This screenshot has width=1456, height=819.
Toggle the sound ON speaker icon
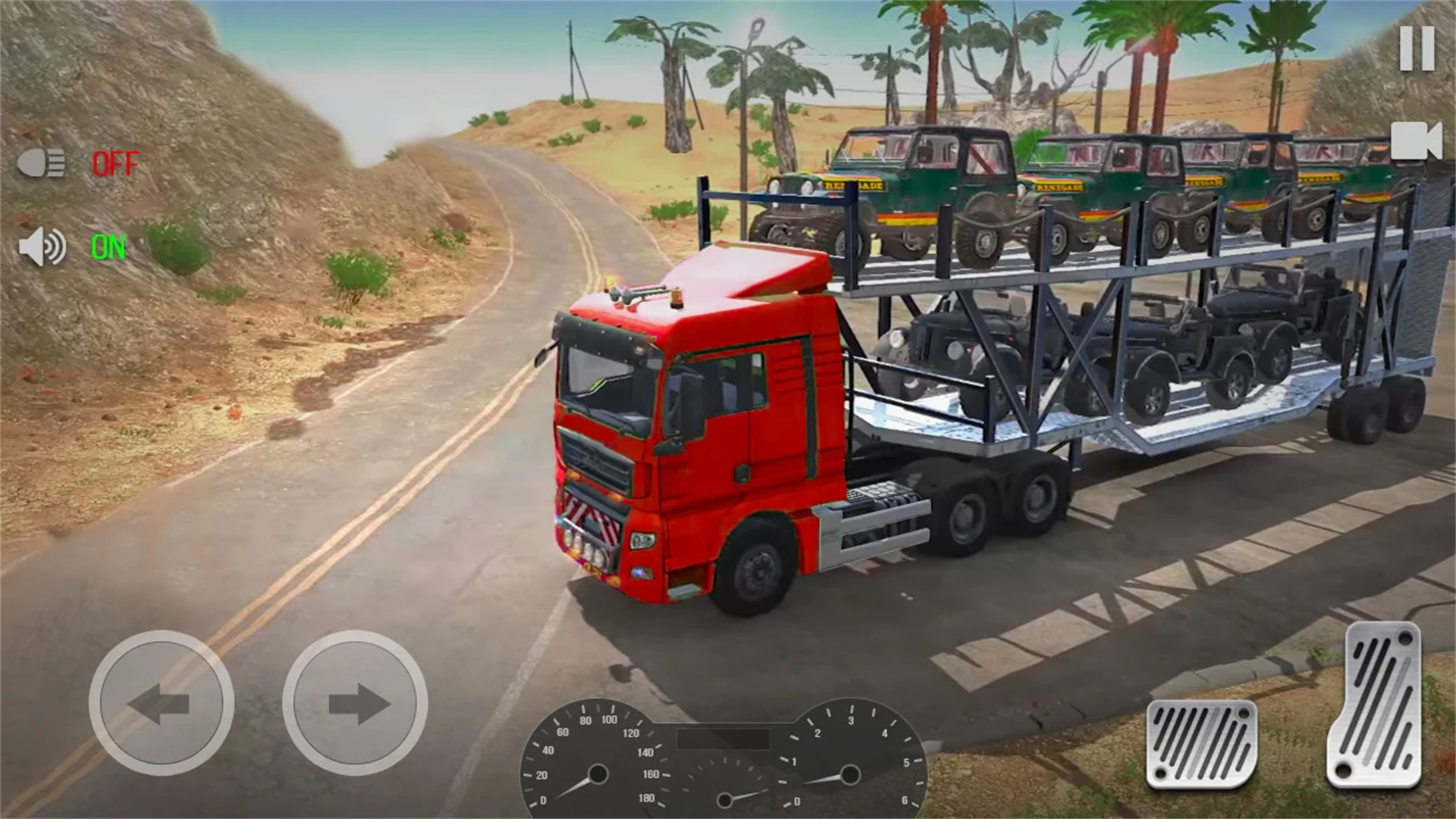point(42,247)
